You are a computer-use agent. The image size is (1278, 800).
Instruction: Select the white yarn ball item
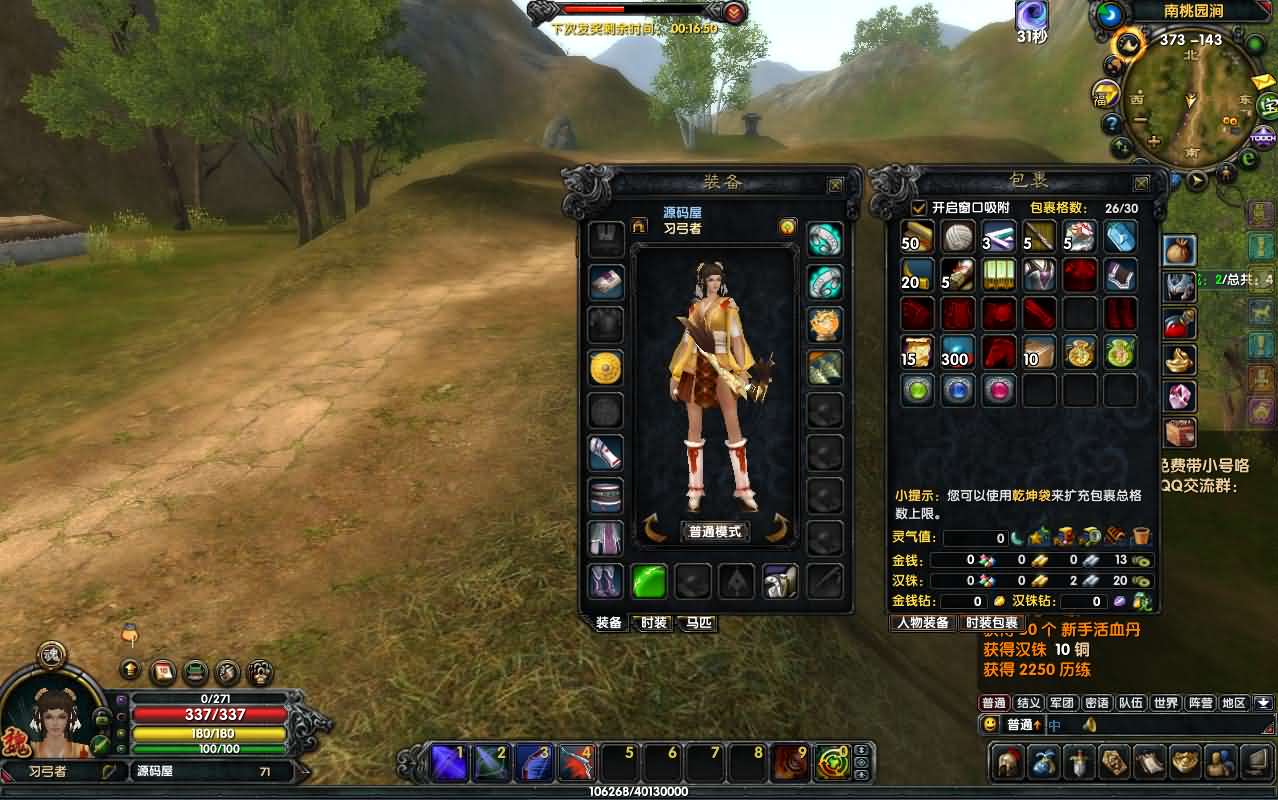[x=958, y=237]
